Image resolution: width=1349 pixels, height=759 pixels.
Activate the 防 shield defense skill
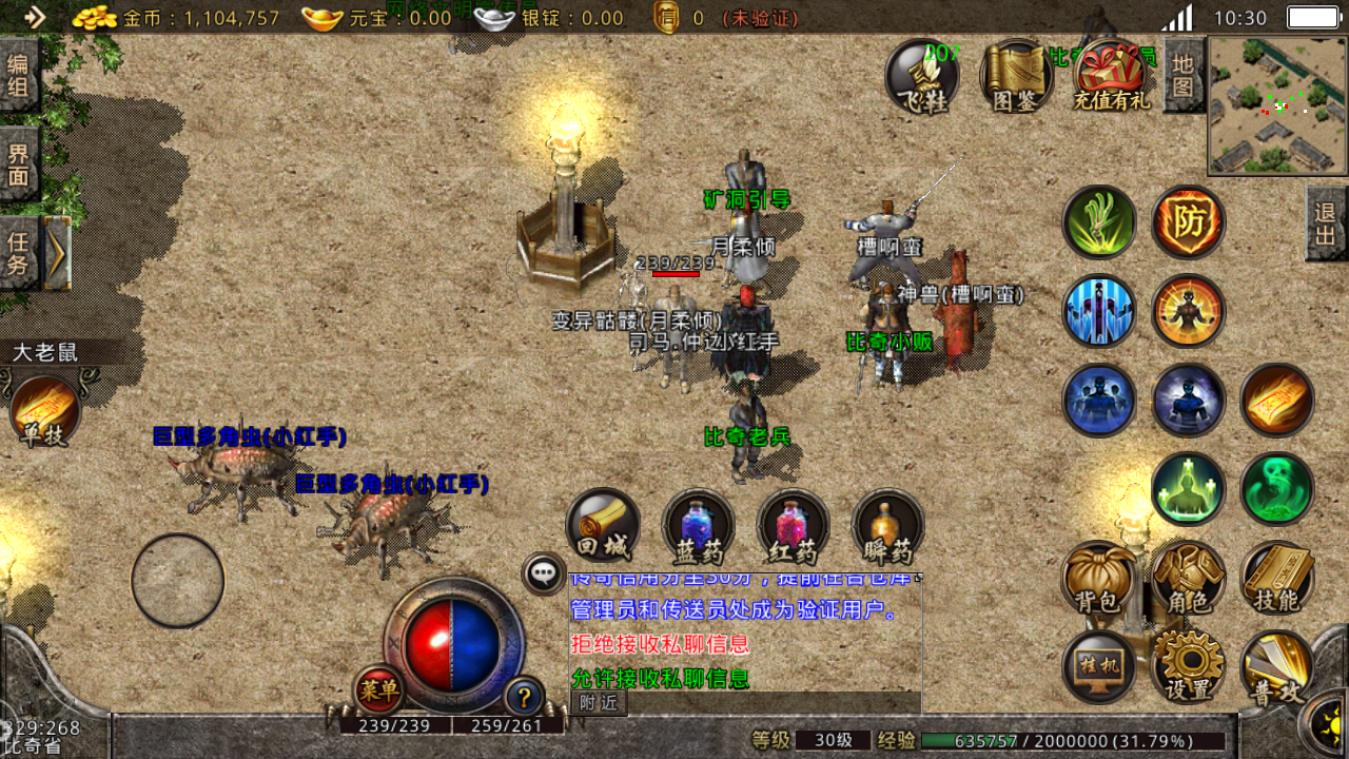click(1189, 223)
